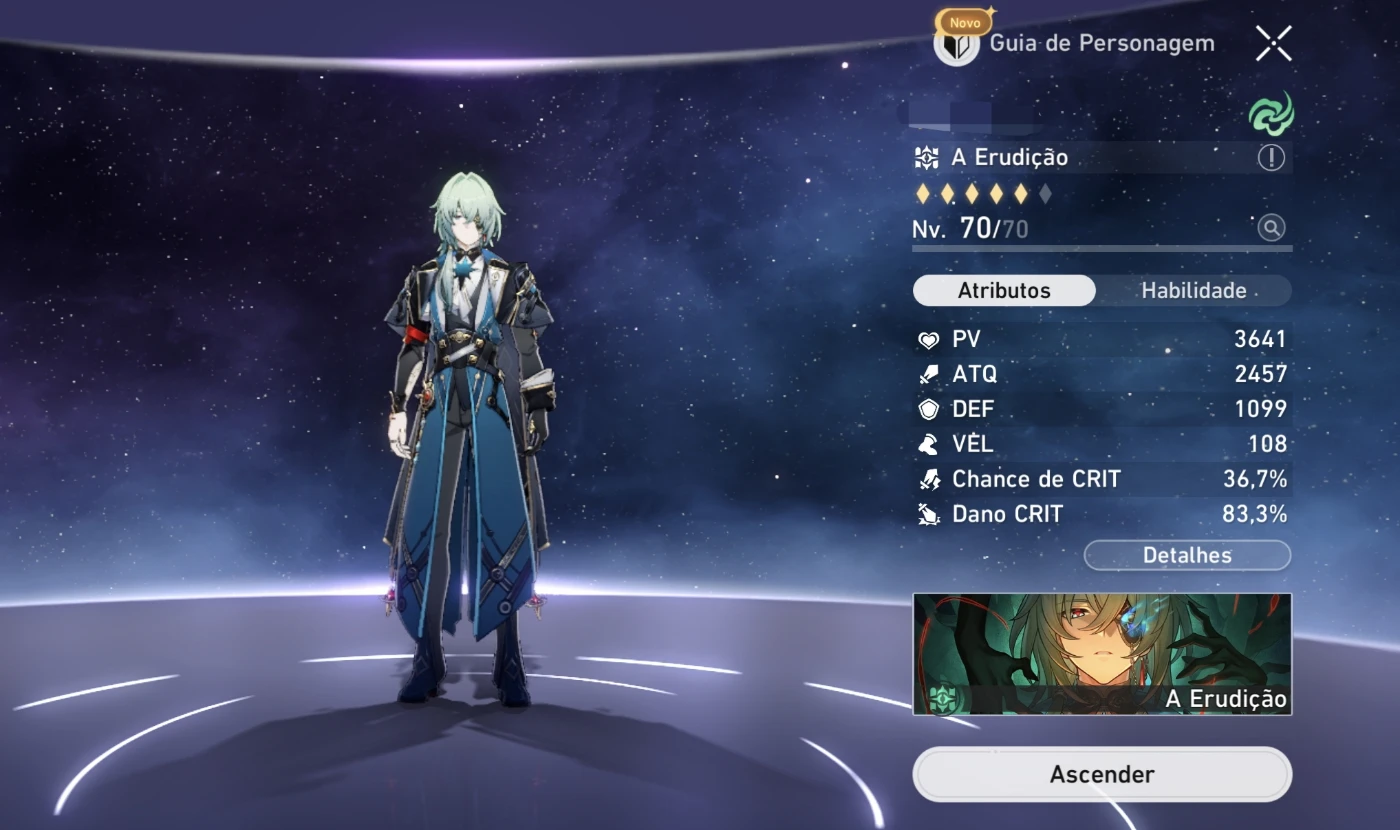
Task: Switch to the Habilidade tab
Action: 1193,291
